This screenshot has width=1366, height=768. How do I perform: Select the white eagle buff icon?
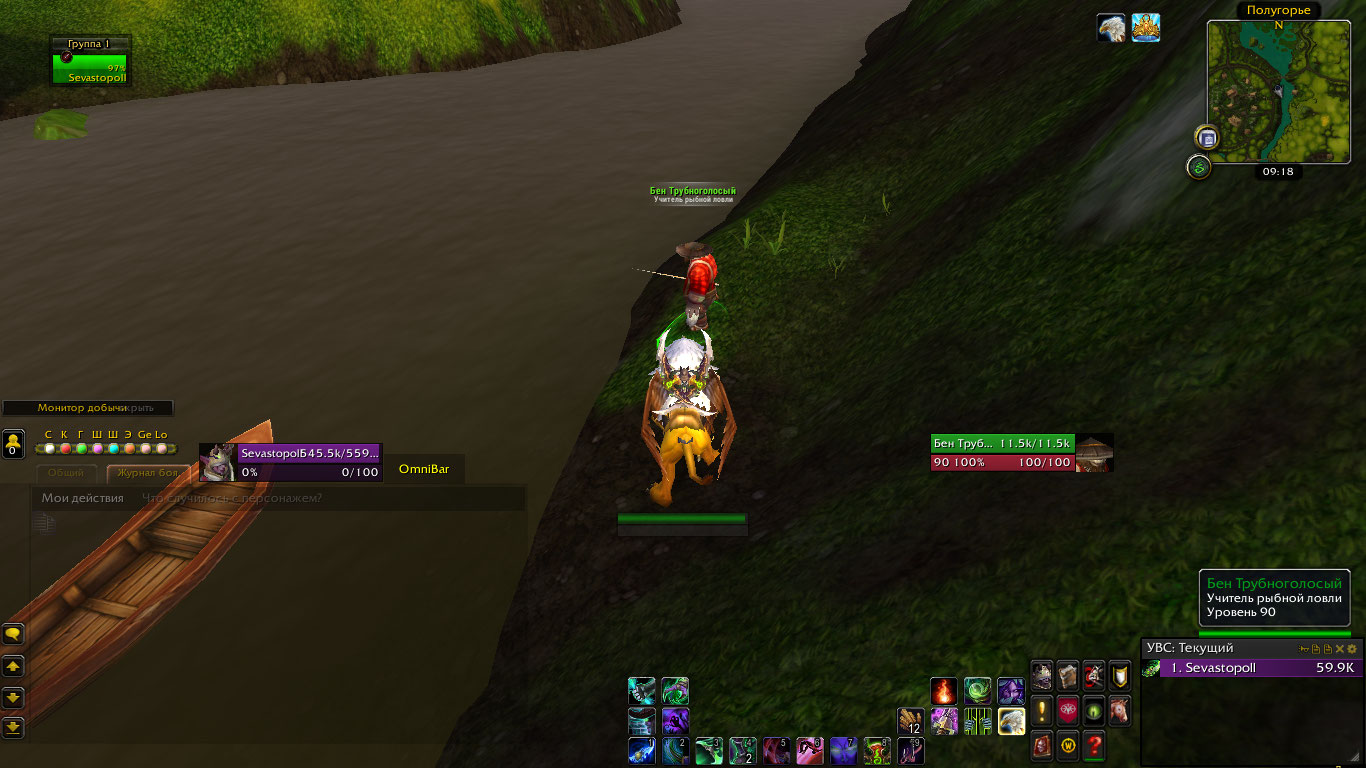pyautogui.click(x=1111, y=28)
